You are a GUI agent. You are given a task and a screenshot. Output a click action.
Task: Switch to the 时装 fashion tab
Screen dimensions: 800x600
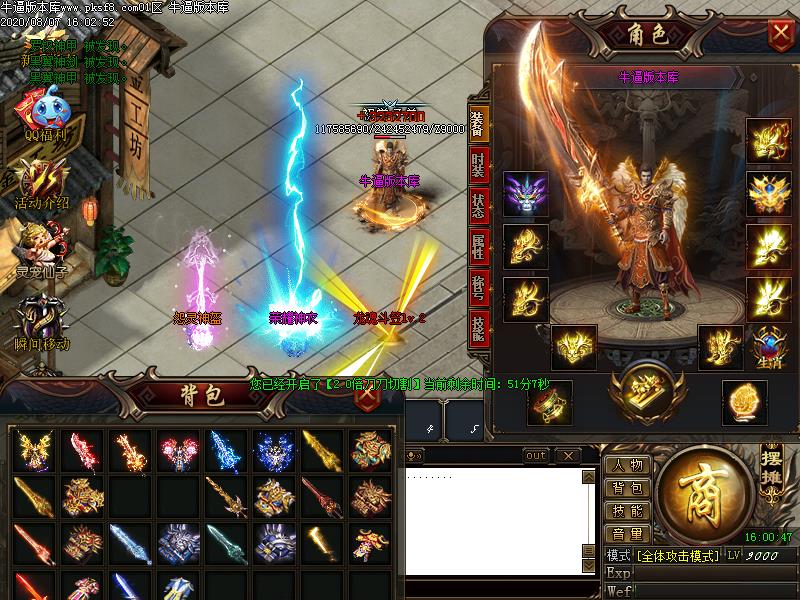point(478,163)
